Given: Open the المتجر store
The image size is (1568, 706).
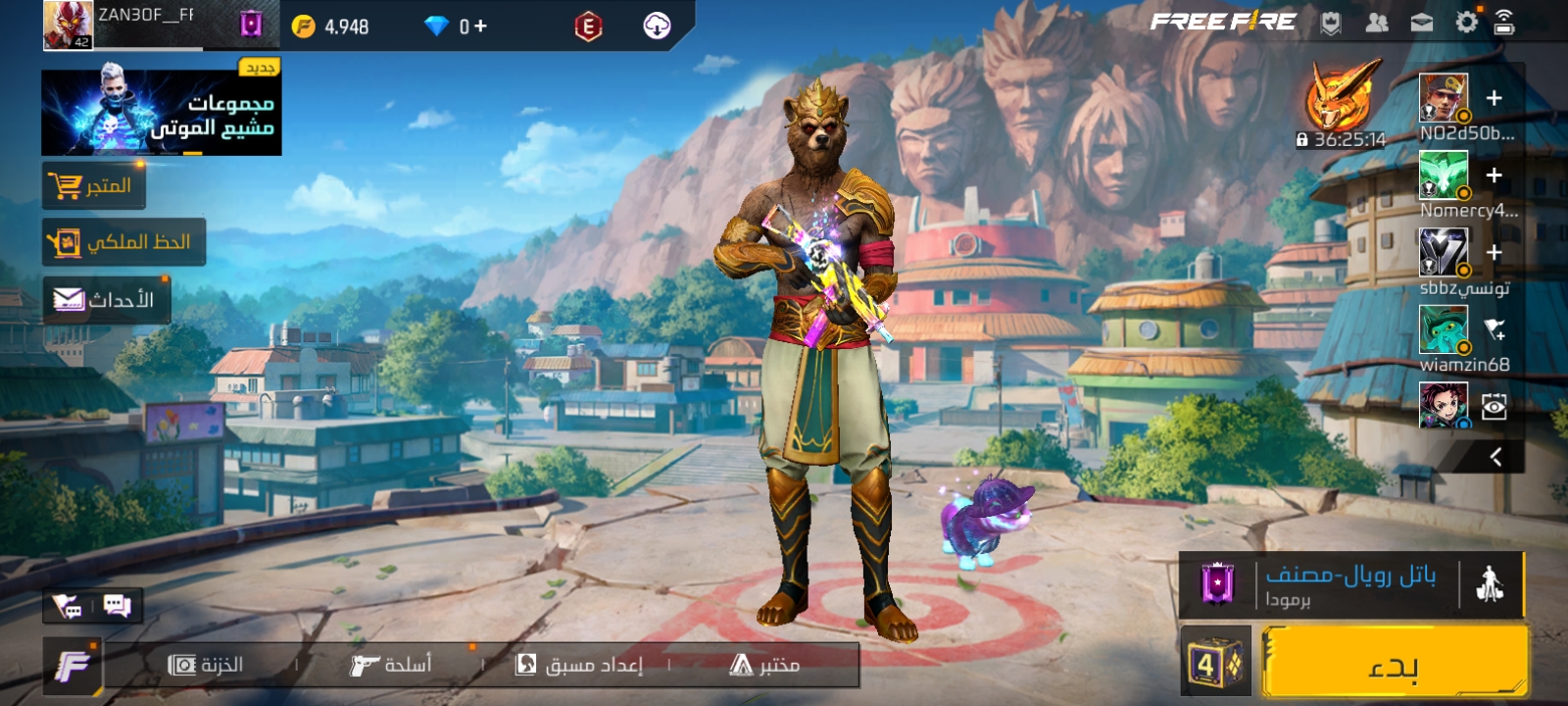Looking at the screenshot, I should (x=94, y=185).
